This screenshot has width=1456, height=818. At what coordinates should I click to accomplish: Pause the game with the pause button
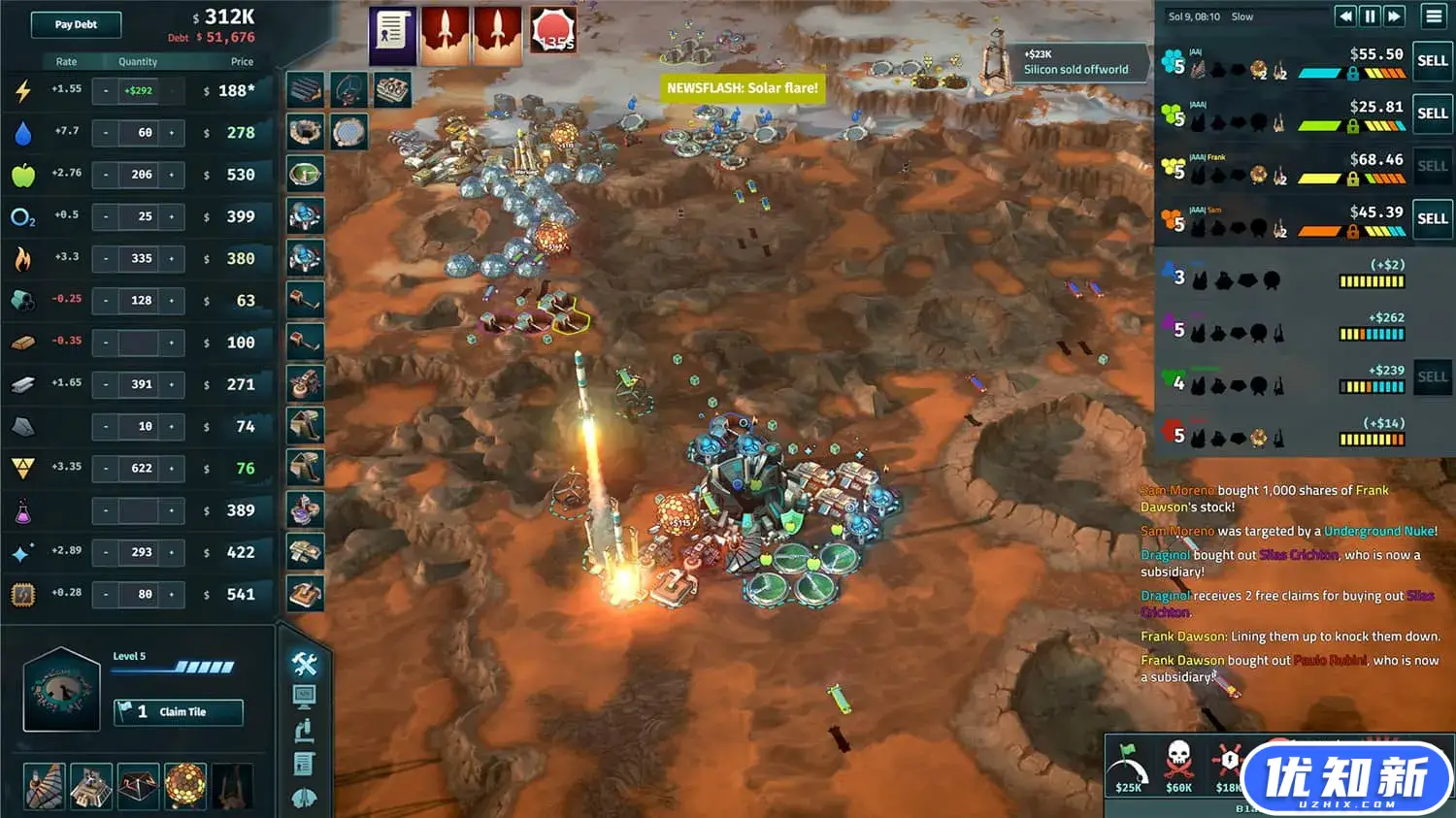pos(1370,16)
